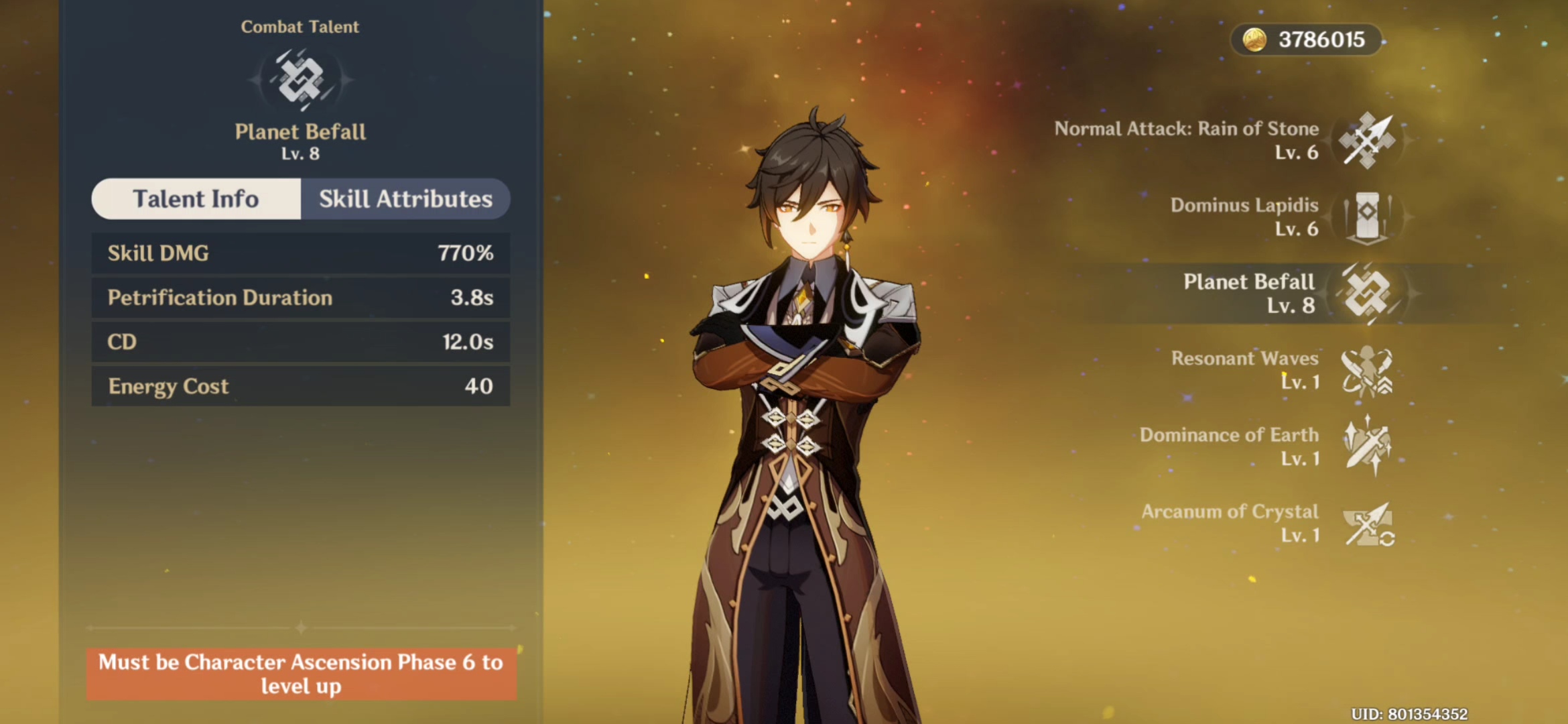The width and height of the screenshot is (1568, 724).
Task: Click the Petrification Duration row
Action: point(300,297)
